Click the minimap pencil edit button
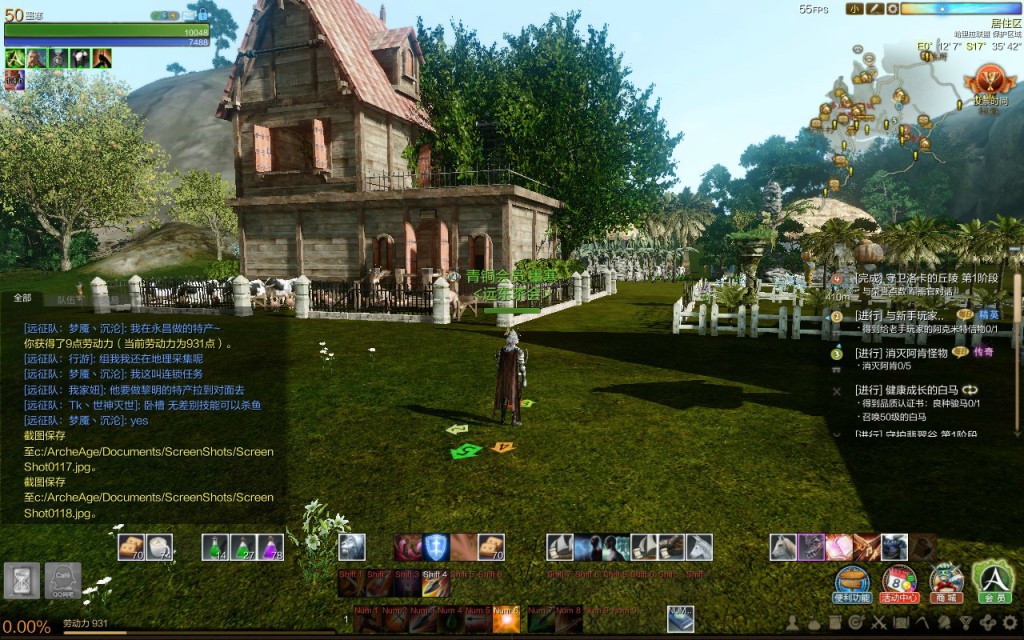Screen dimensions: 1024x640 [873, 9]
